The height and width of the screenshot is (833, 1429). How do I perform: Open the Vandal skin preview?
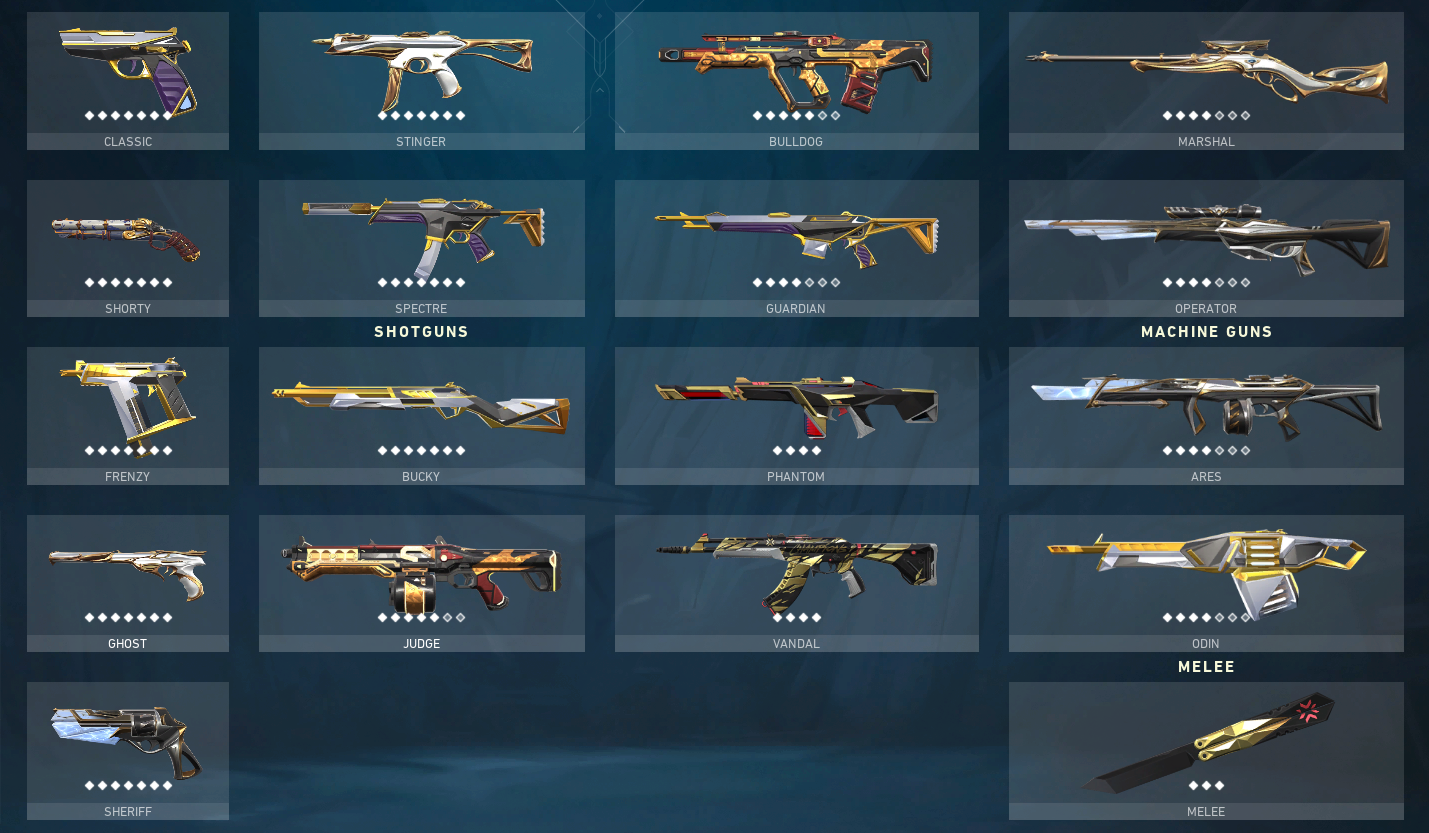(x=796, y=572)
